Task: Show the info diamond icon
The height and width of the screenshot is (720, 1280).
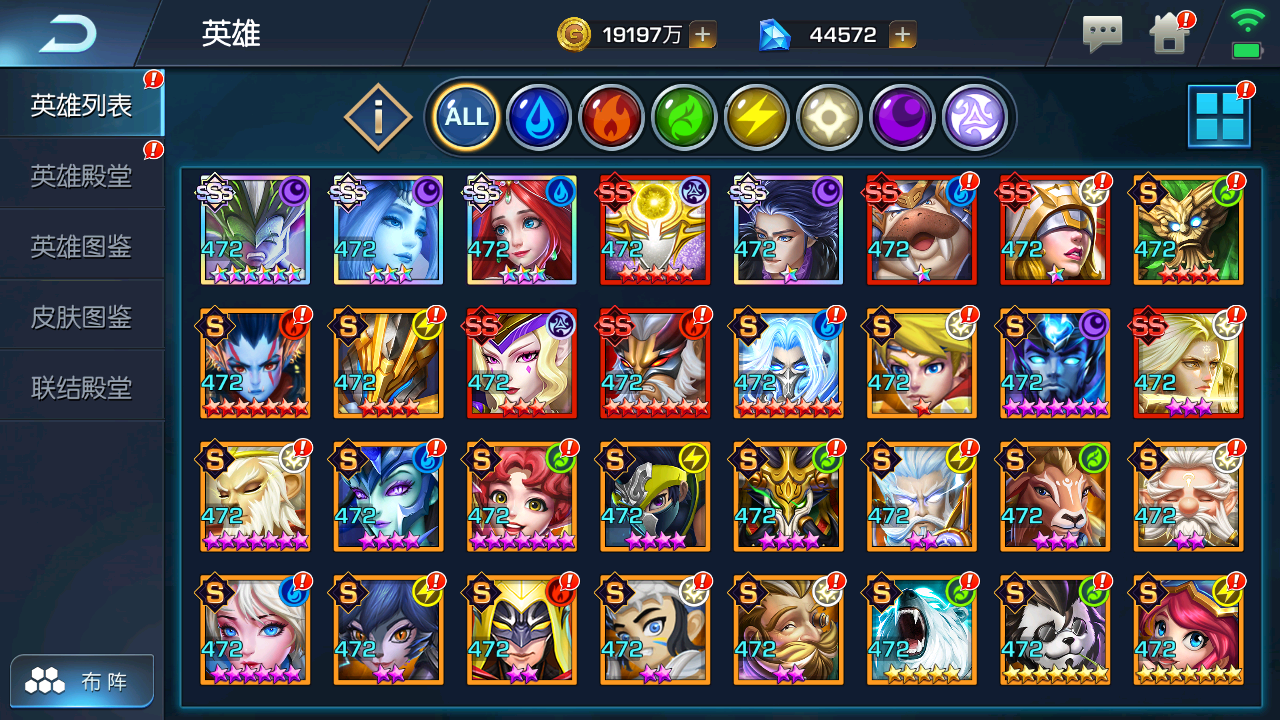Action: 378,118
